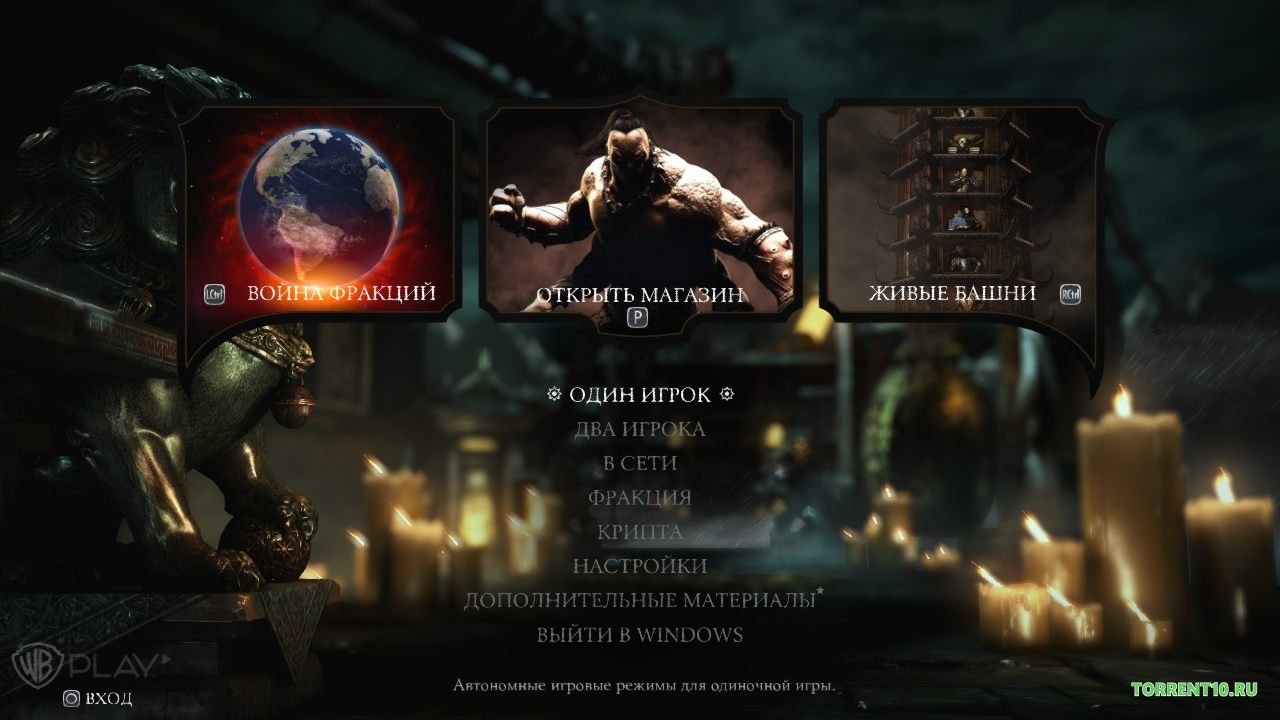Open НАСТРОЙКИ

tap(640, 565)
